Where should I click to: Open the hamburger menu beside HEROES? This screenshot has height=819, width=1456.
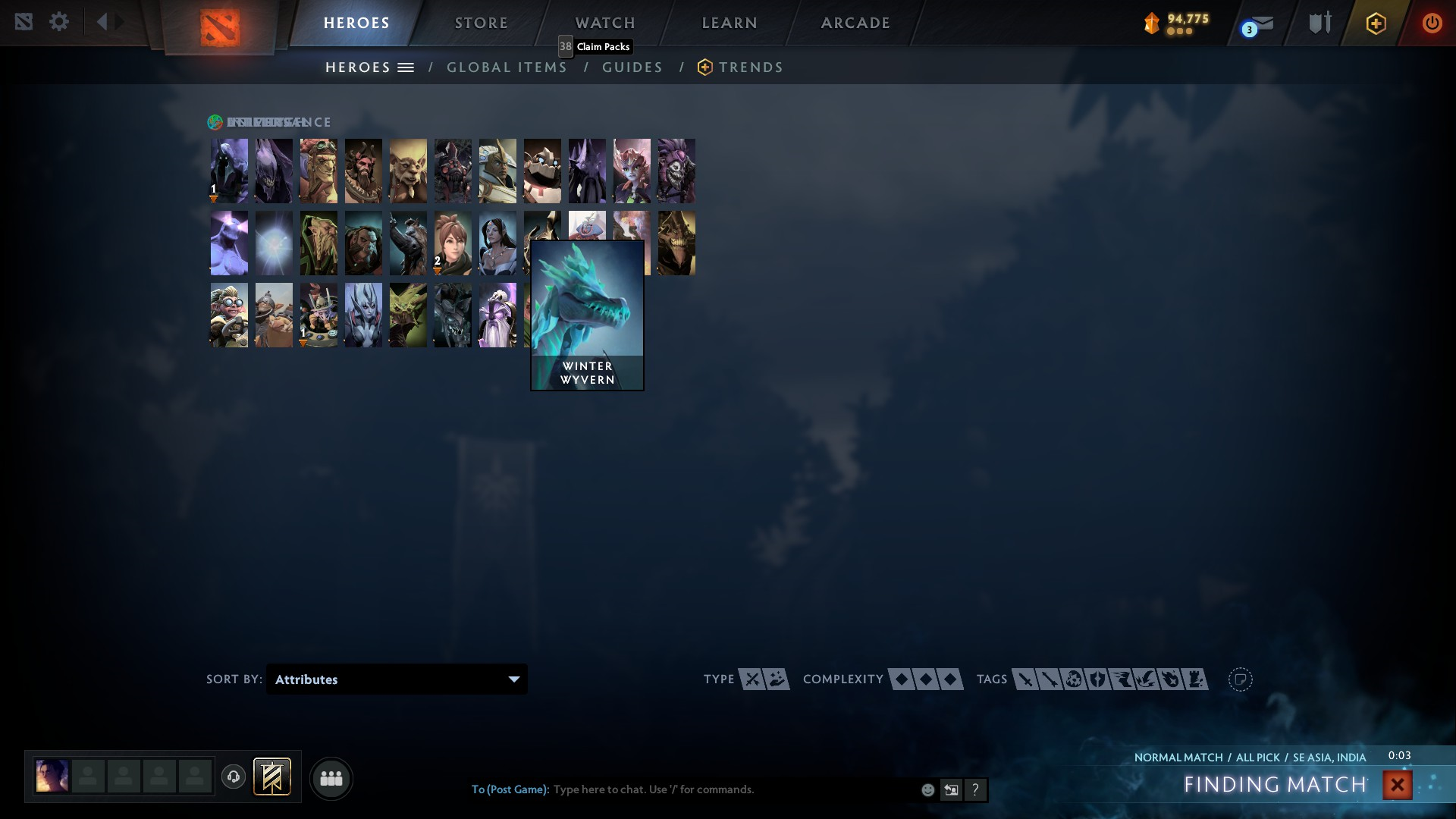[406, 67]
